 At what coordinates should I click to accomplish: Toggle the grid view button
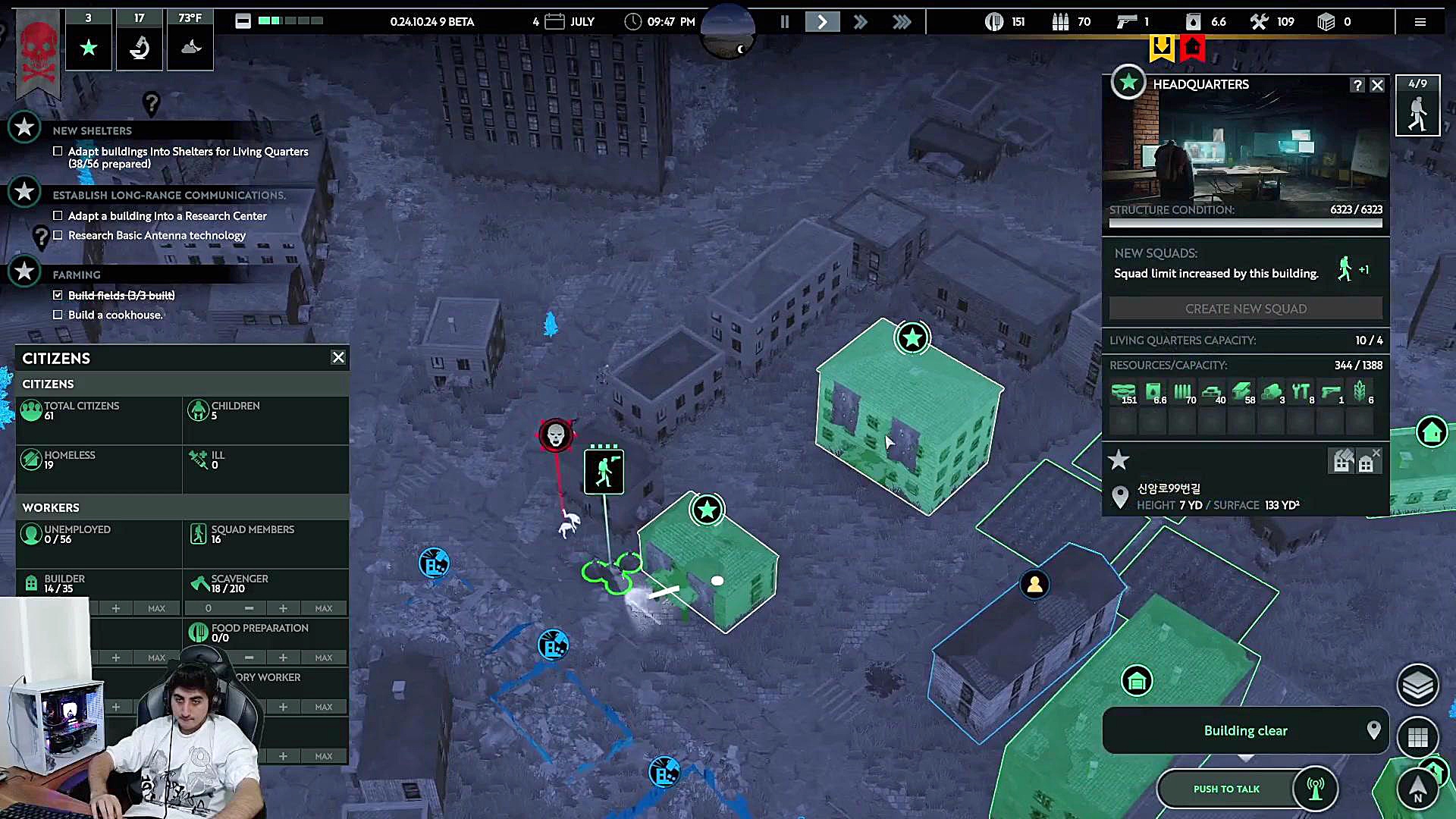click(x=1417, y=736)
